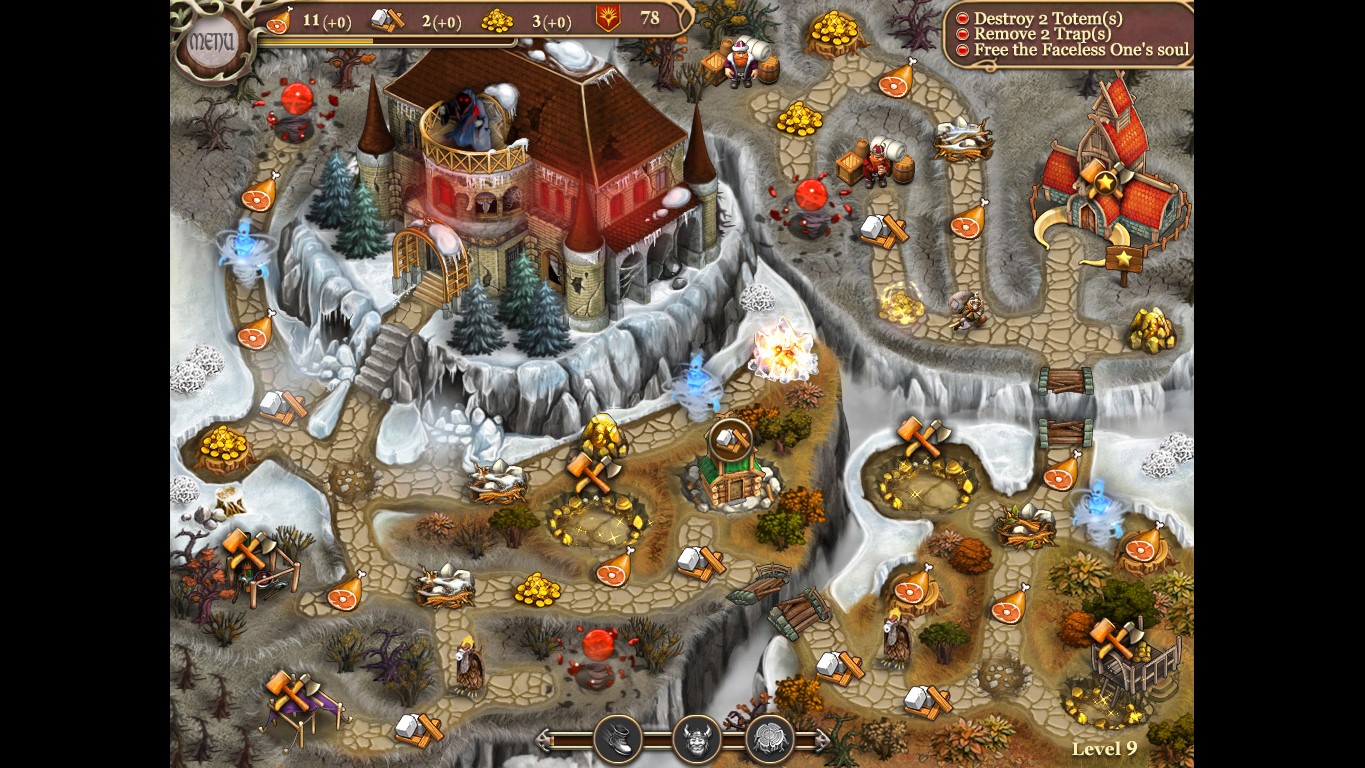Click the Destroy 2 Totem(s) objective
The image size is (1365, 768).
pos(1040,16)
